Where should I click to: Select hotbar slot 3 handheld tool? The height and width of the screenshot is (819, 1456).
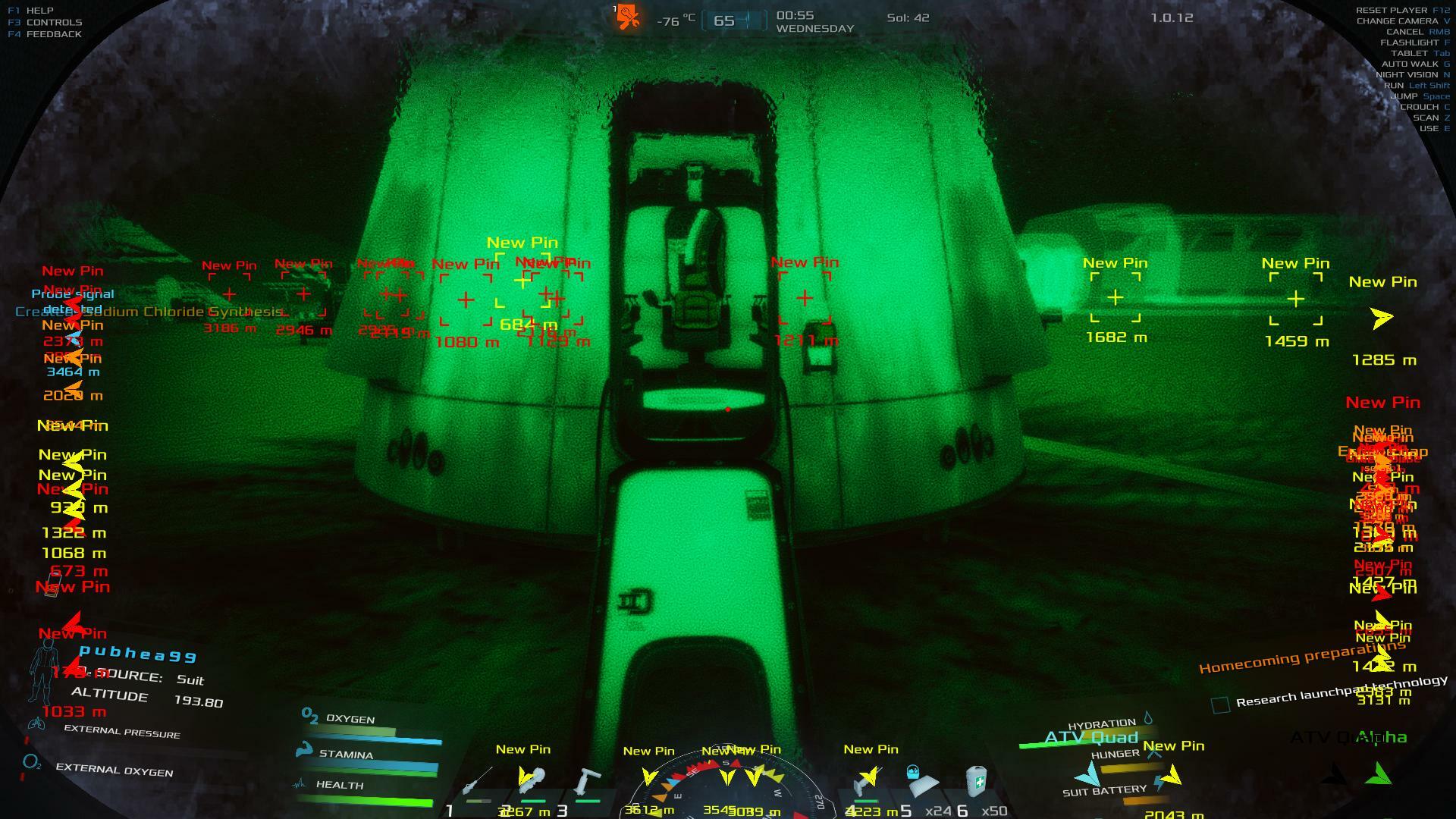click(586, 783)
